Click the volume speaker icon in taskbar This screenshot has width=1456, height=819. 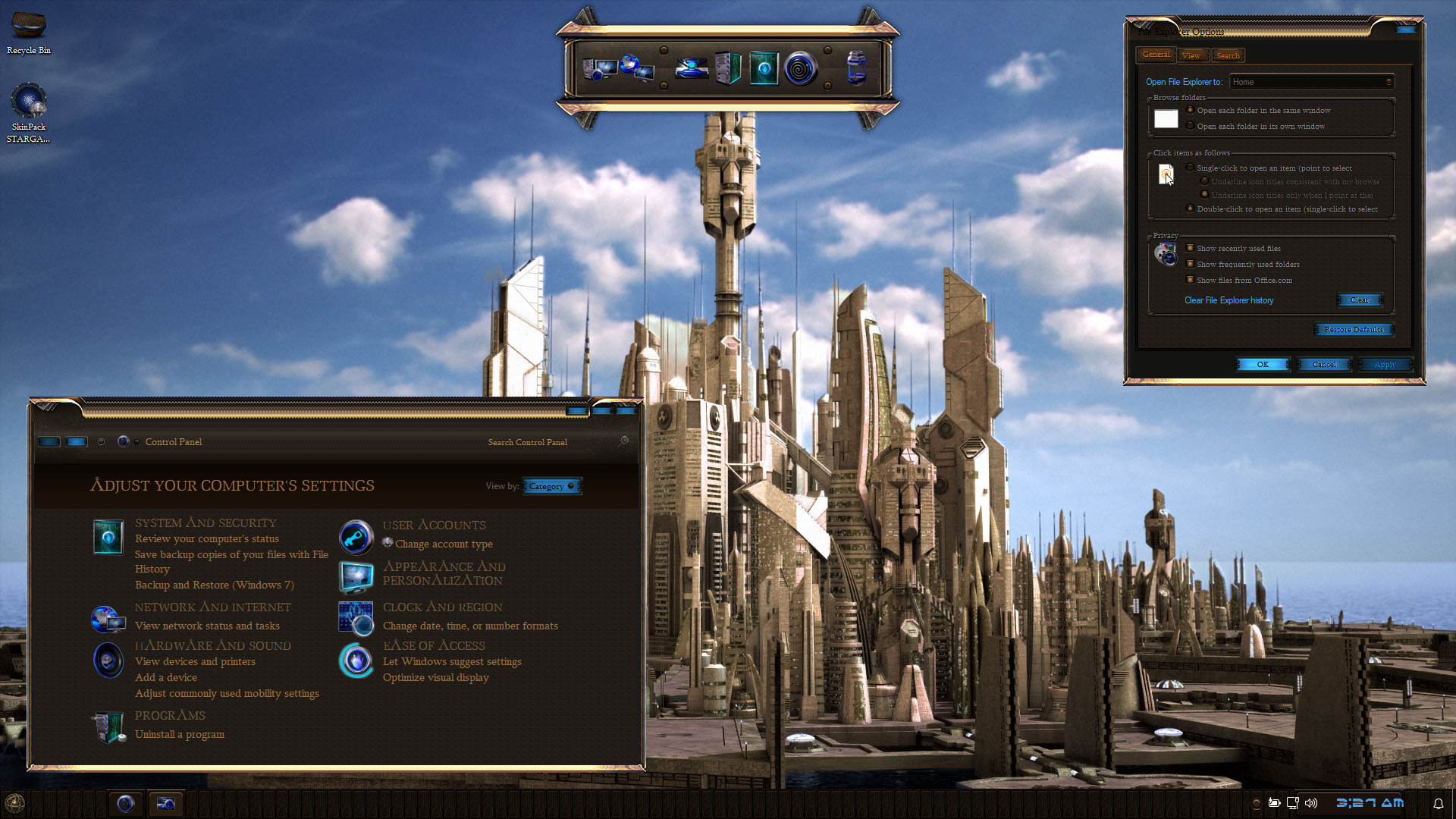pos(1311,802)
